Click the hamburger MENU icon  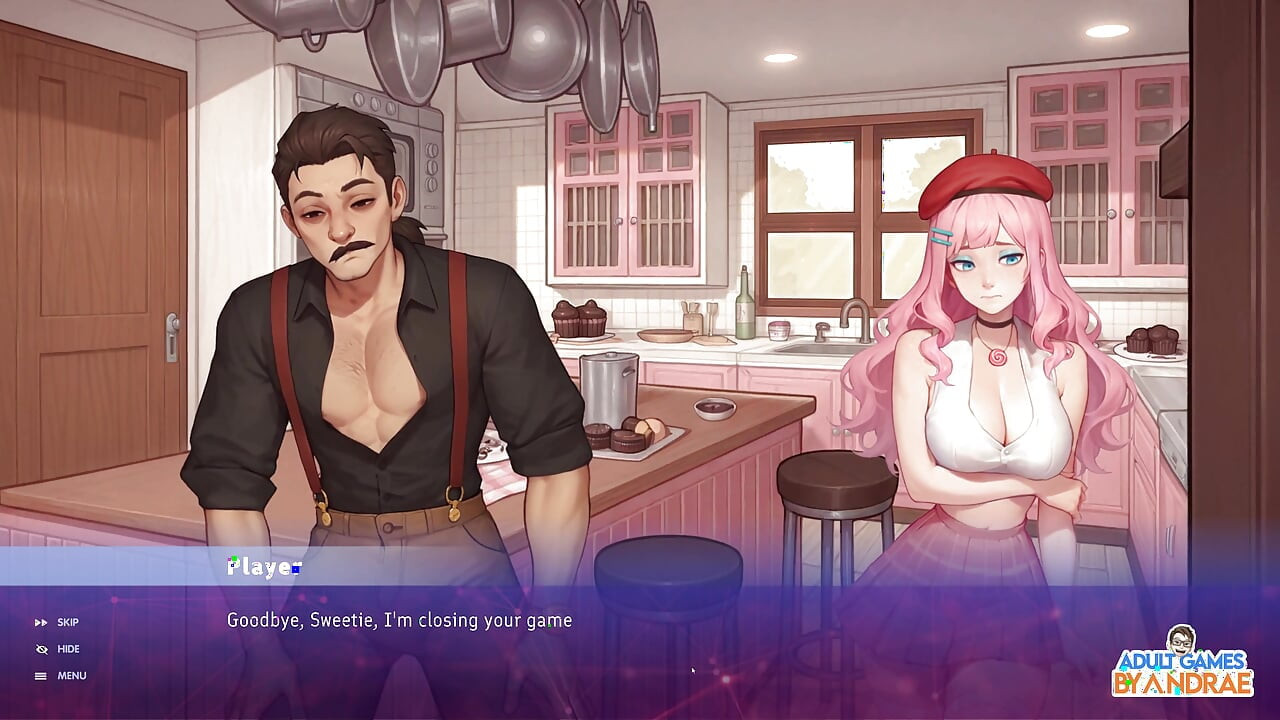click(x=41, y=675)
